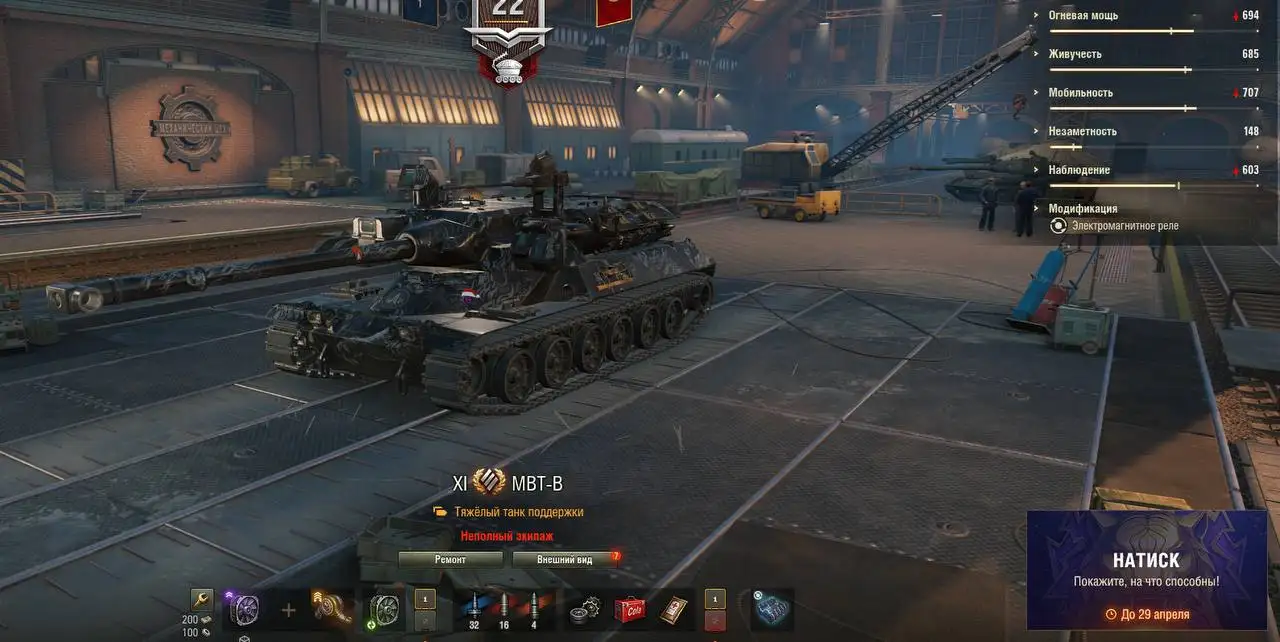Open the blue engine directive slot
This screenshot has width=1280, height=642.
(772, 609)
